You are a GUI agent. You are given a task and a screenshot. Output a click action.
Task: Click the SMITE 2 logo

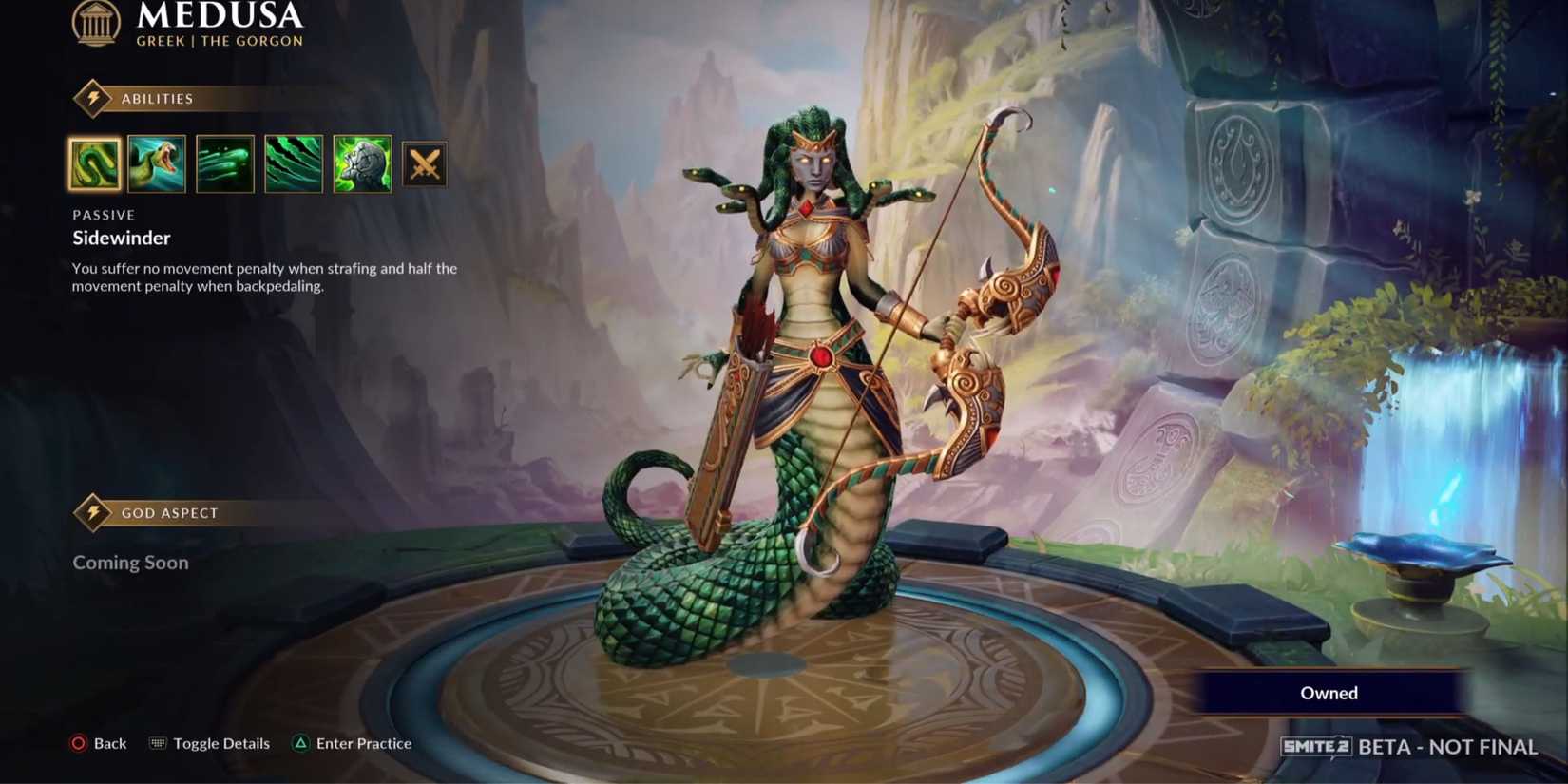coord(1315,748)
